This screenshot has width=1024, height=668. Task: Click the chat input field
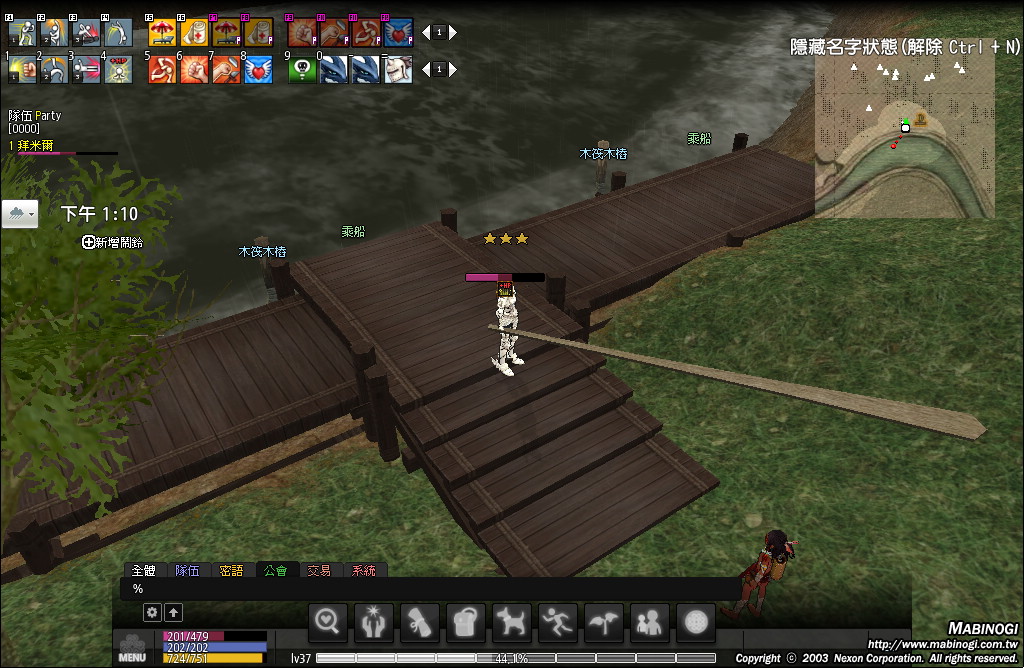pos(430,589)
